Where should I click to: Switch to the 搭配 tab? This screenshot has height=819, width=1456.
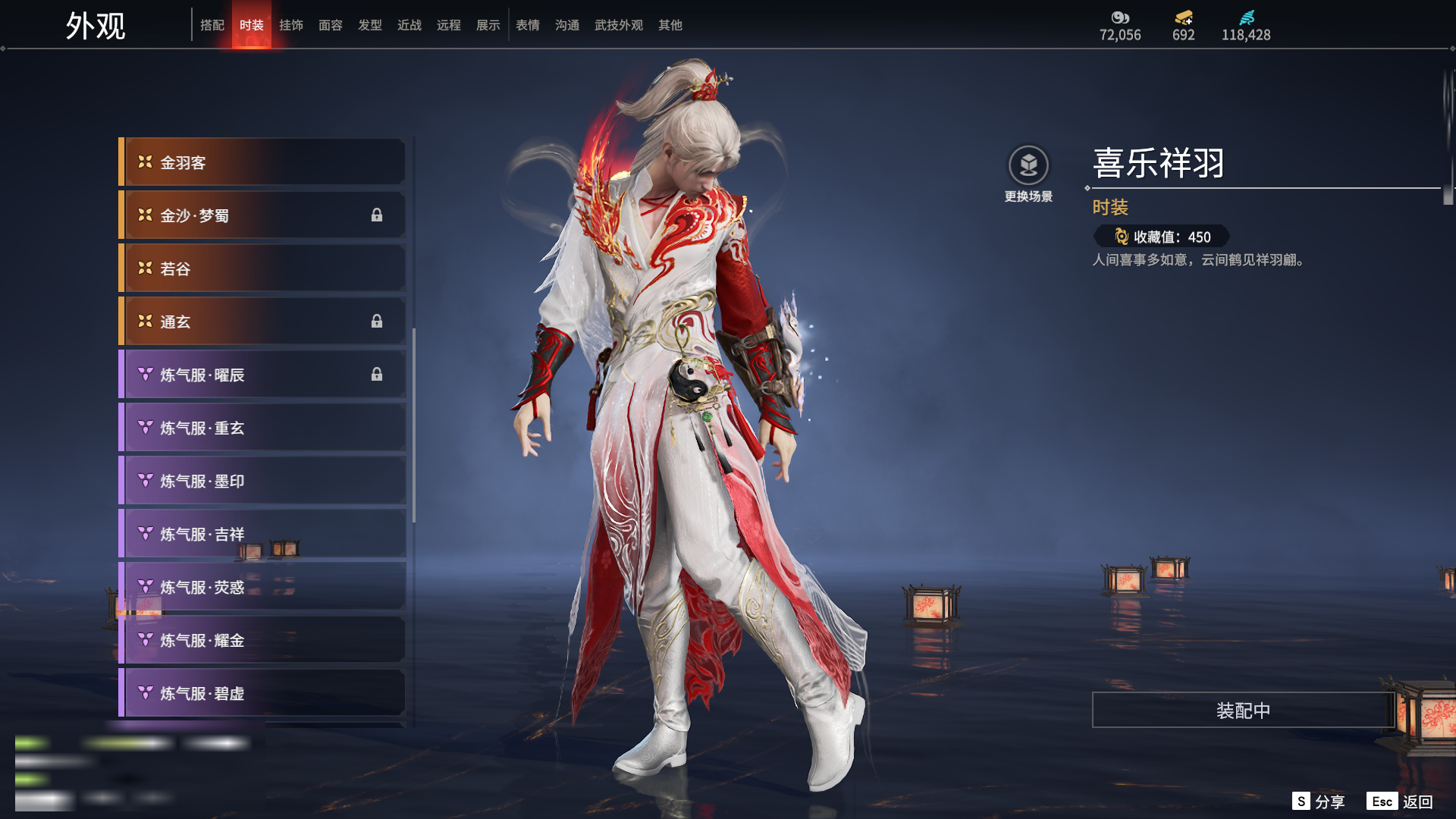point(212,25)
